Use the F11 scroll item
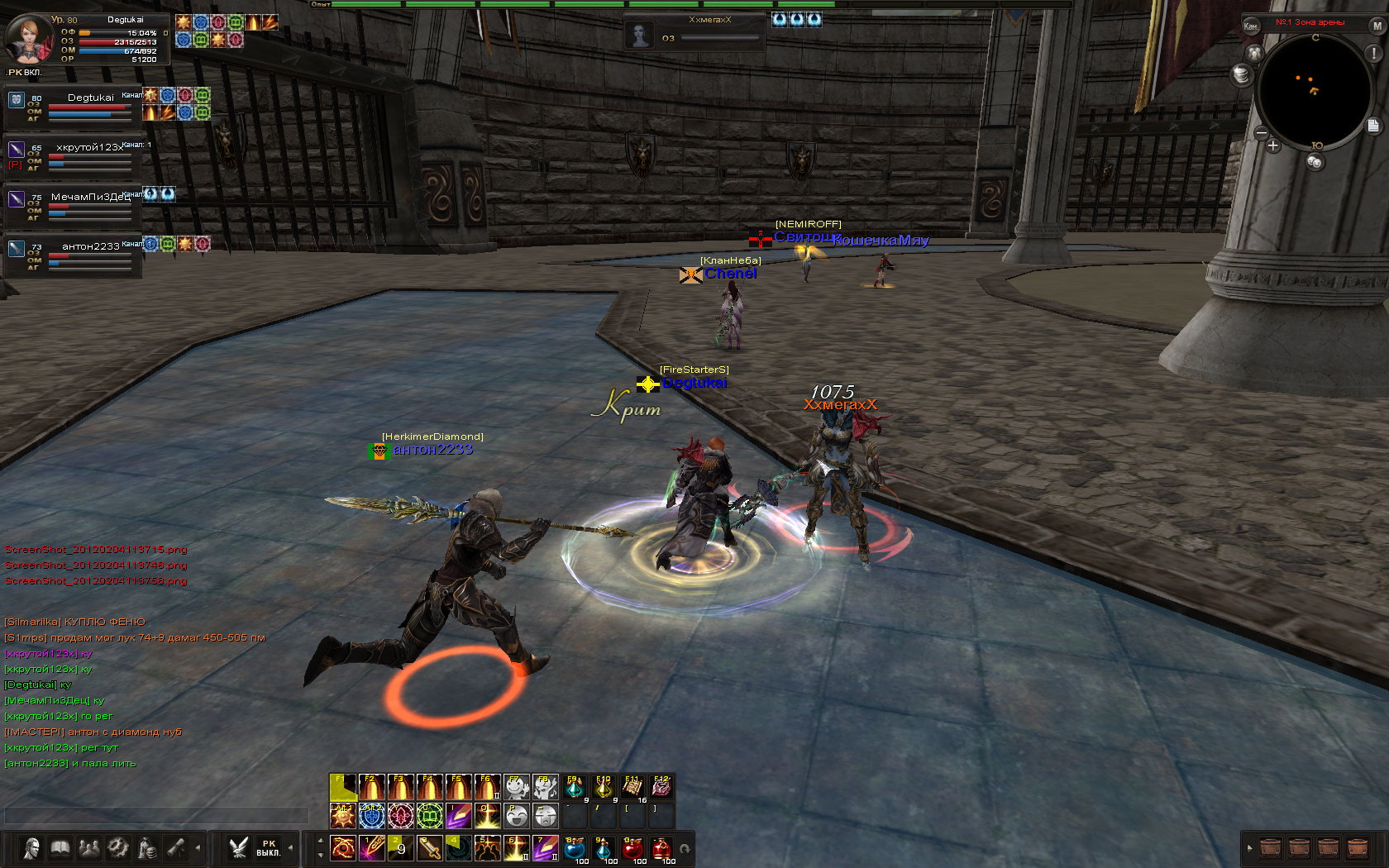The image size is (1389, 868). pos(632,788)
